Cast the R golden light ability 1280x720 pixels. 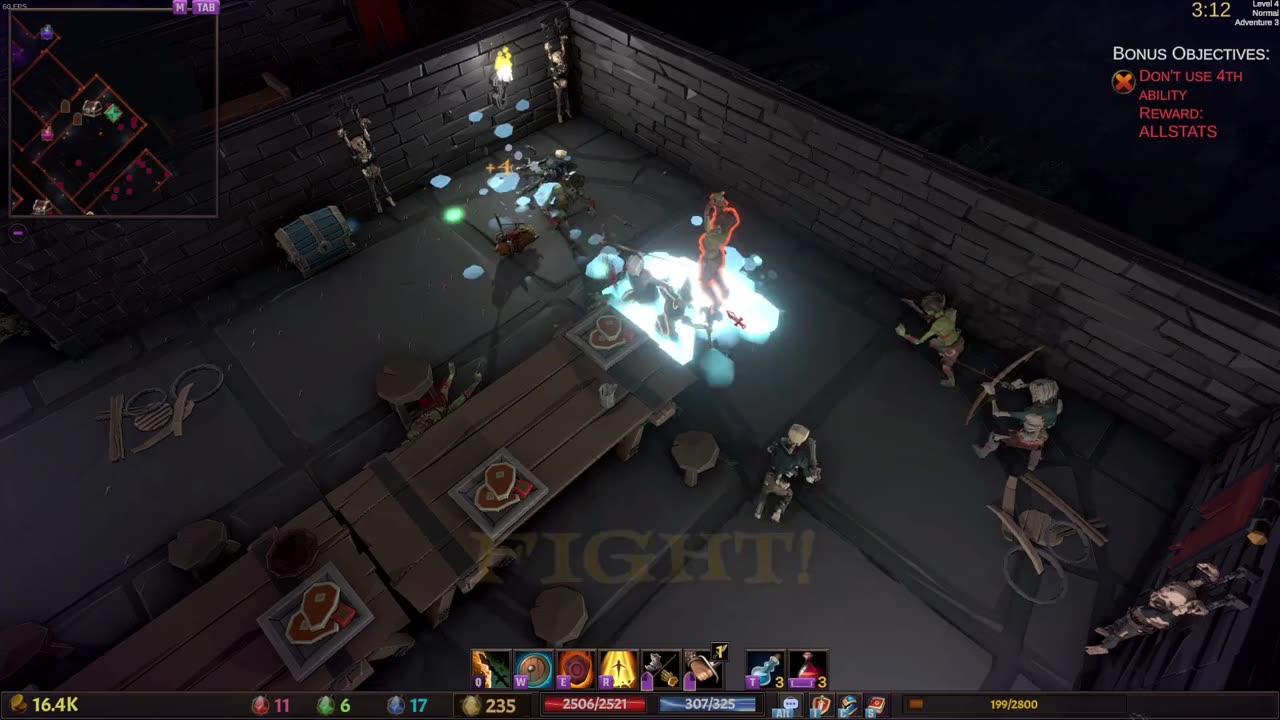[619, 669]
